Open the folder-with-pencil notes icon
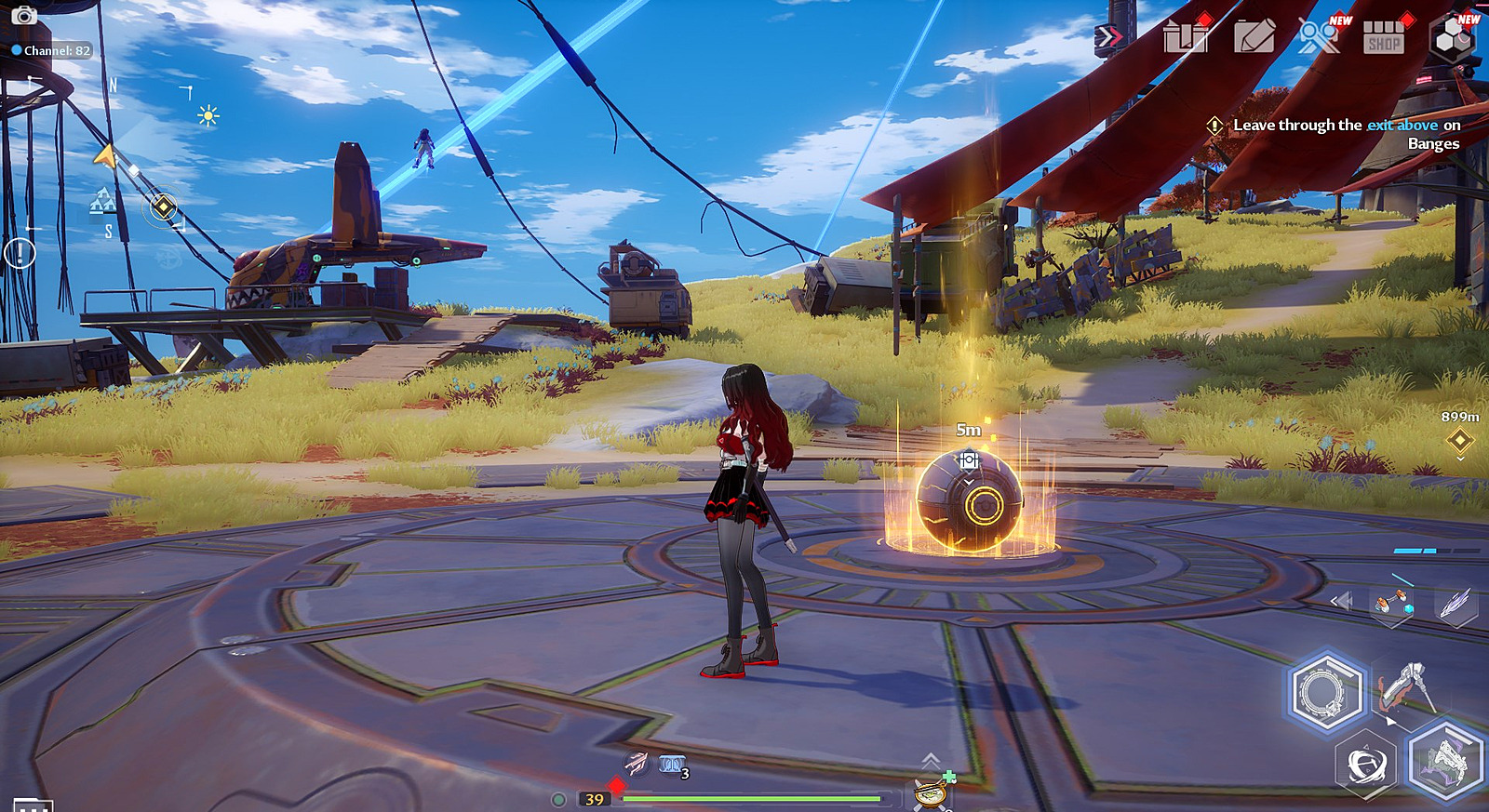 [1254, 38]
